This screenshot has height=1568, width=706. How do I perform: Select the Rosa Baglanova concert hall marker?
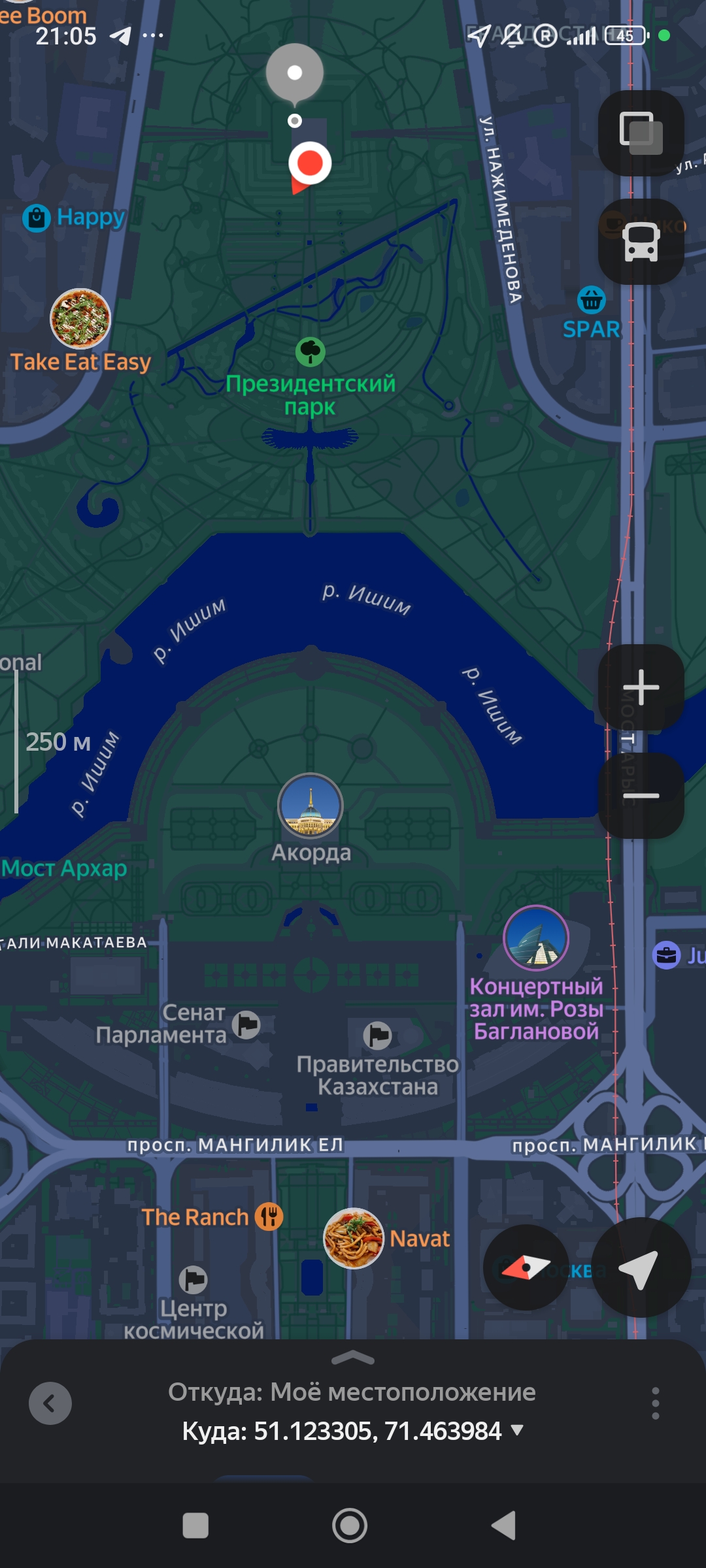(x=536, y=938)
